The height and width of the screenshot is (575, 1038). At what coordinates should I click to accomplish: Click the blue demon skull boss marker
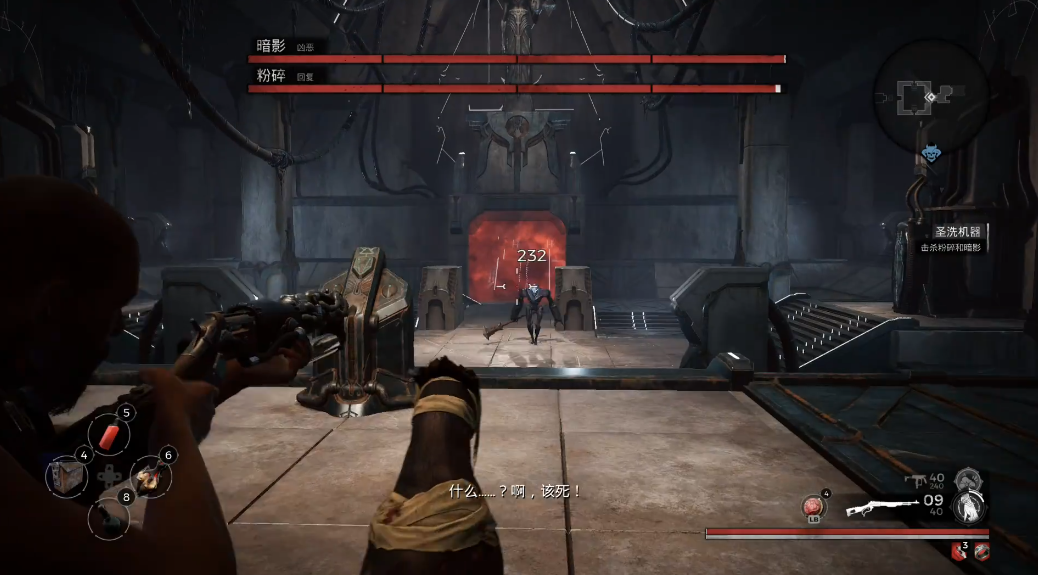931,154
